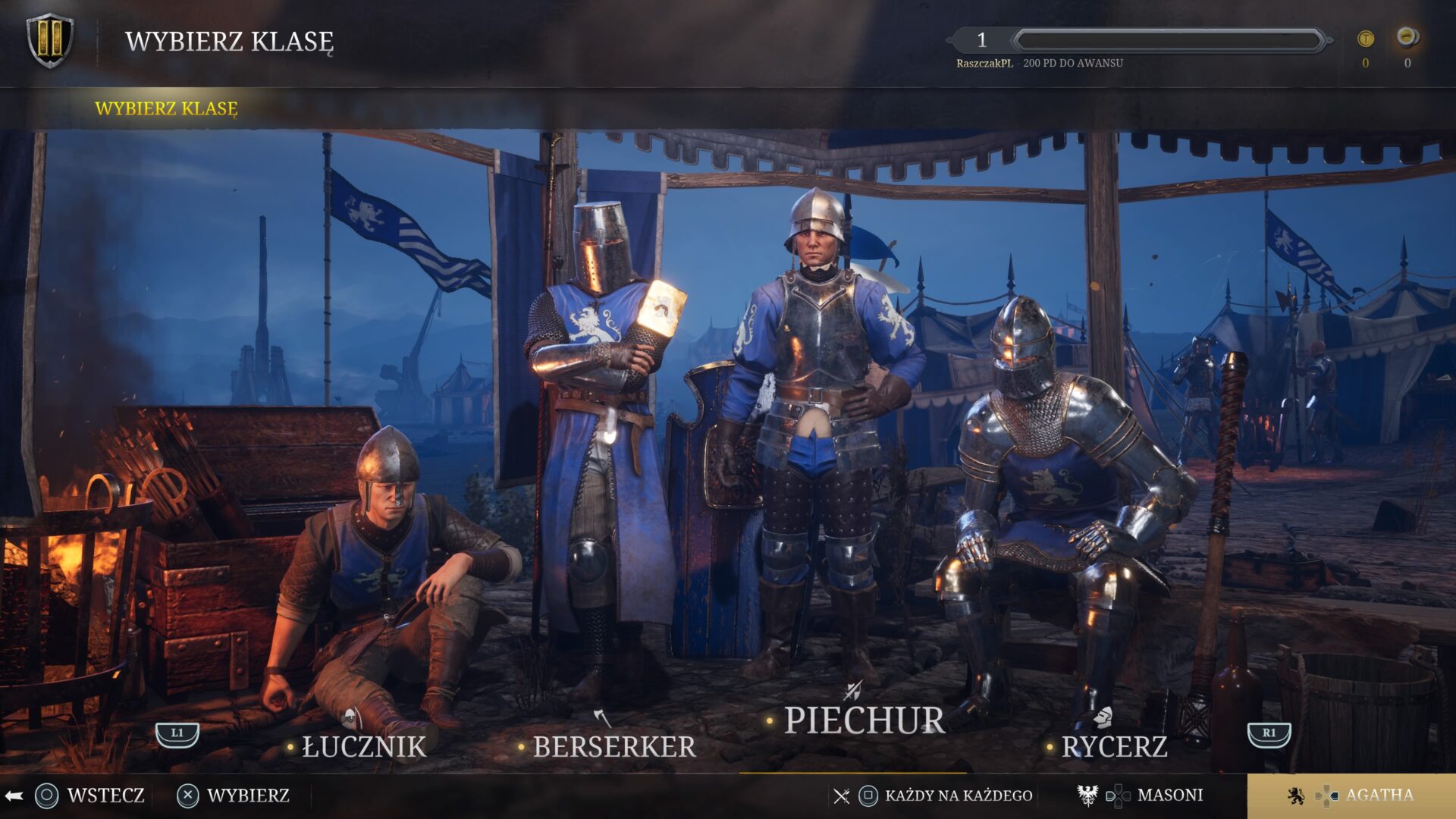Choose the Berserker class
1456x819 pixels.
pos(613,746)
